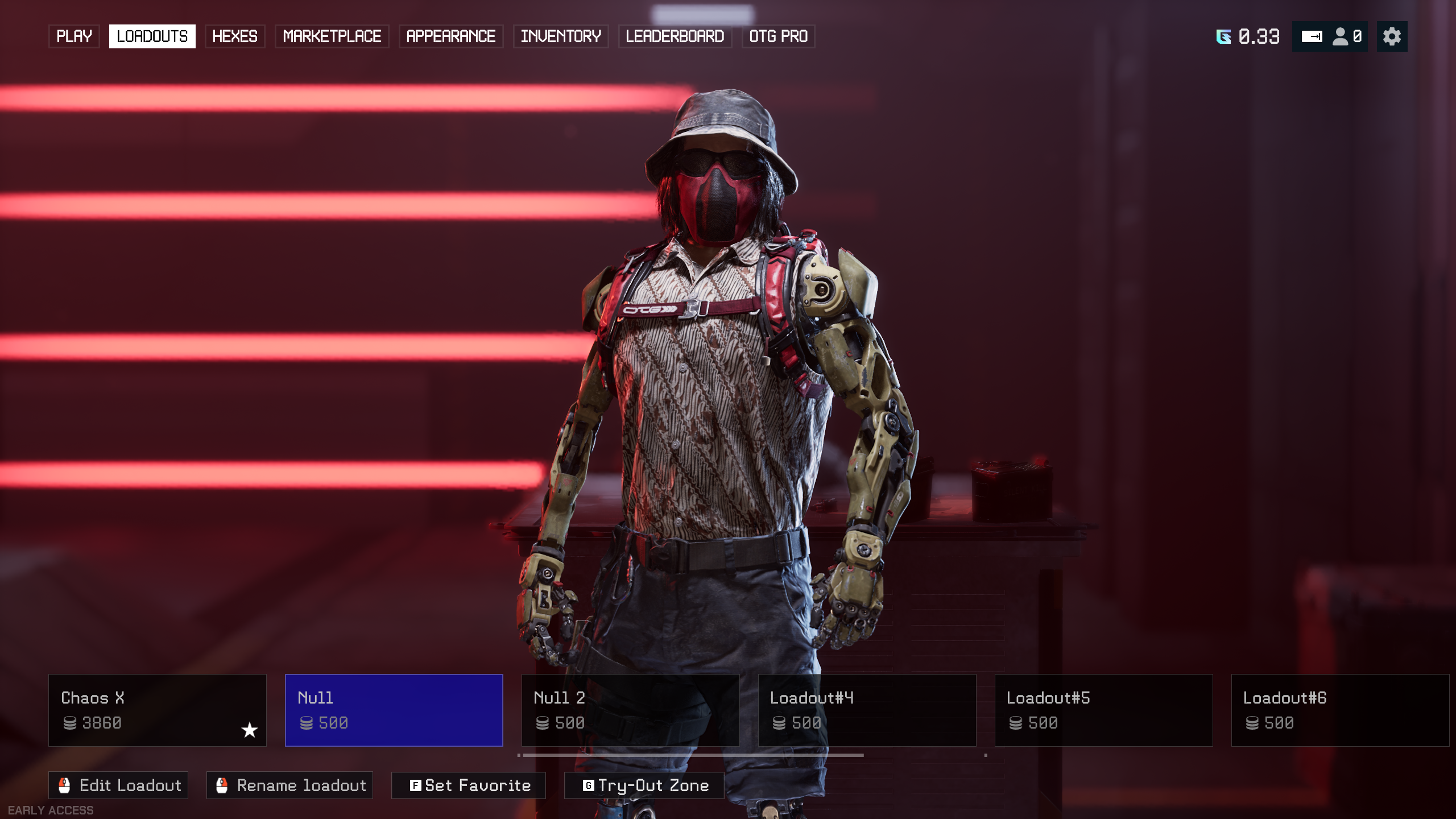Select the Chaos X loadout
Screen dimensions: 1456x819
(x=157, y=710)
